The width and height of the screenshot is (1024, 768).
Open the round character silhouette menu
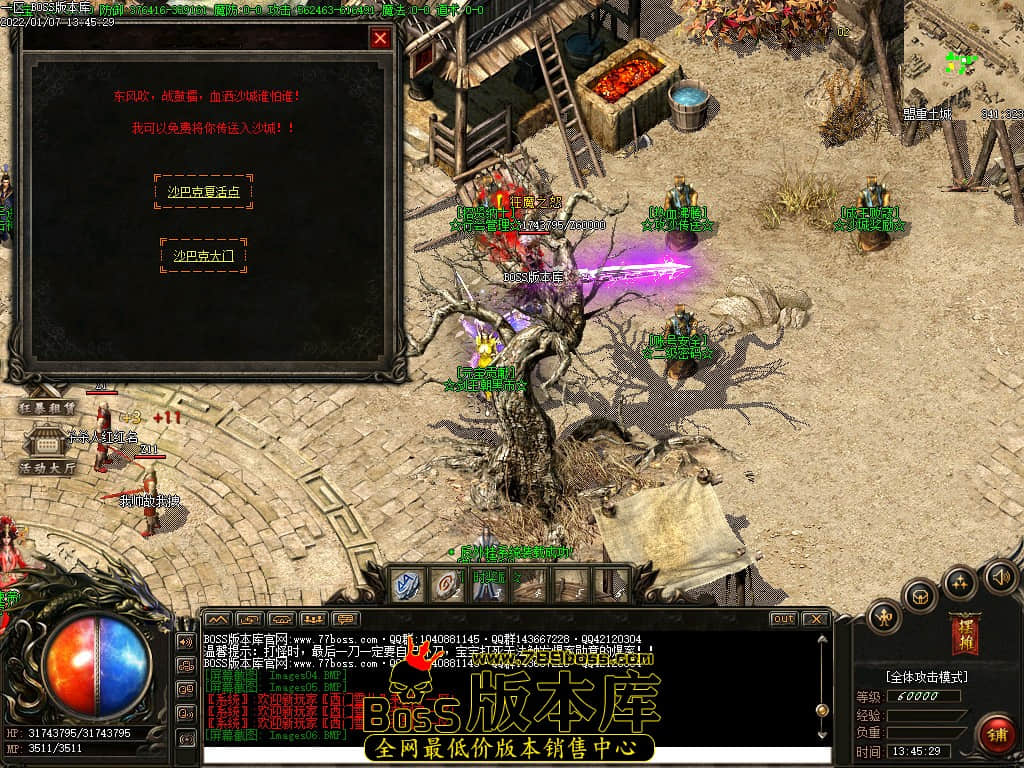point(884,616)
